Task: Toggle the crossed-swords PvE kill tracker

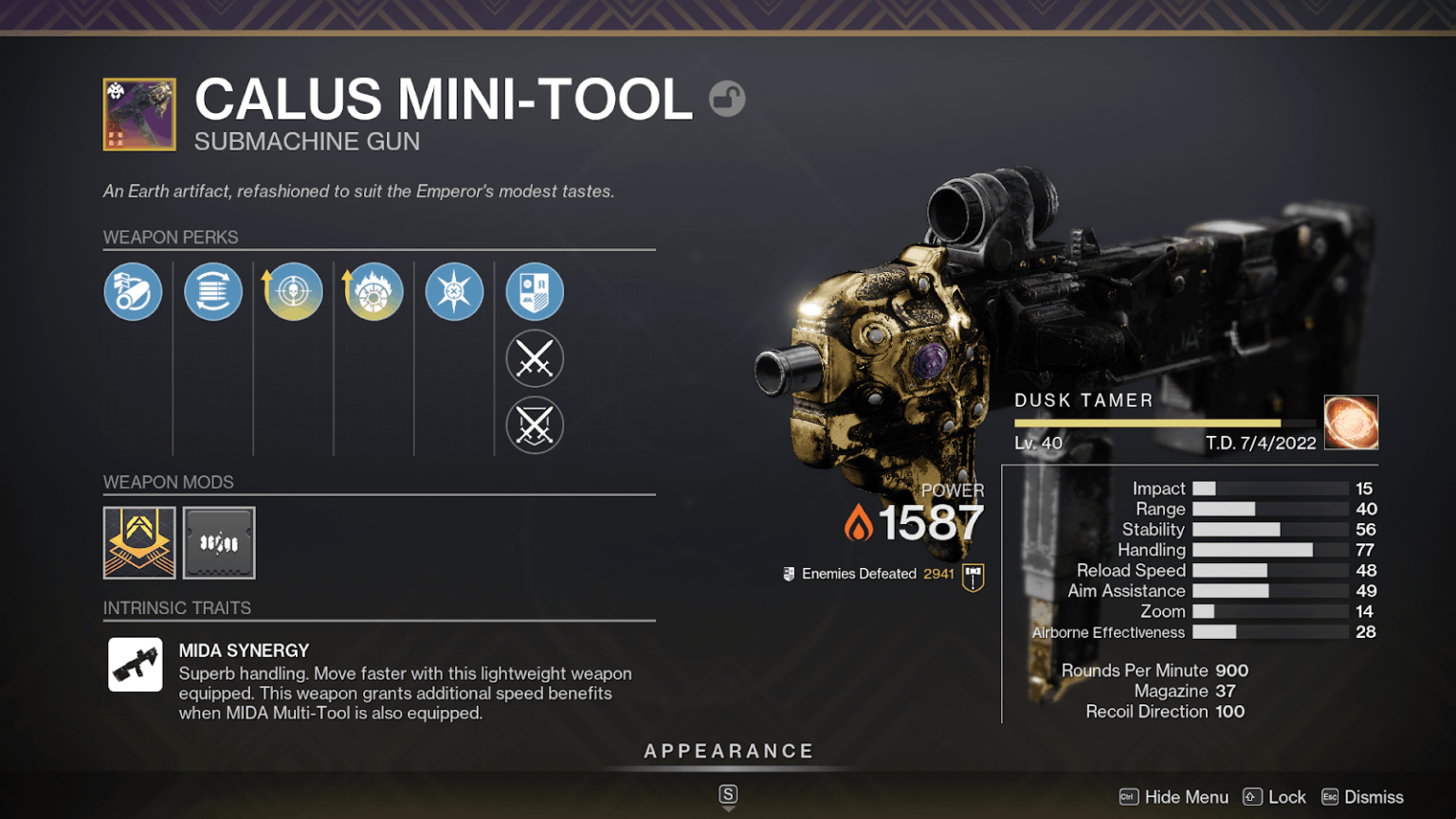Action: [535, 358]
